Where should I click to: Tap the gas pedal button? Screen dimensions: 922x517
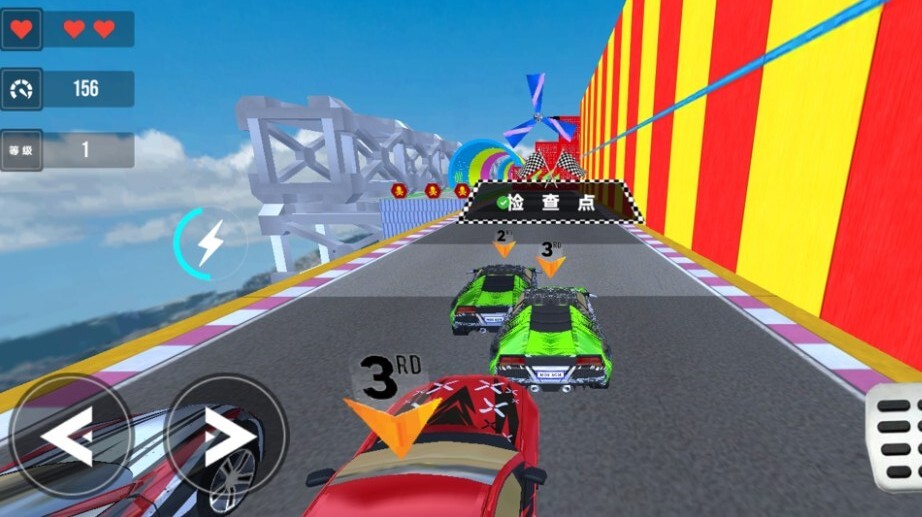(896, 435)
